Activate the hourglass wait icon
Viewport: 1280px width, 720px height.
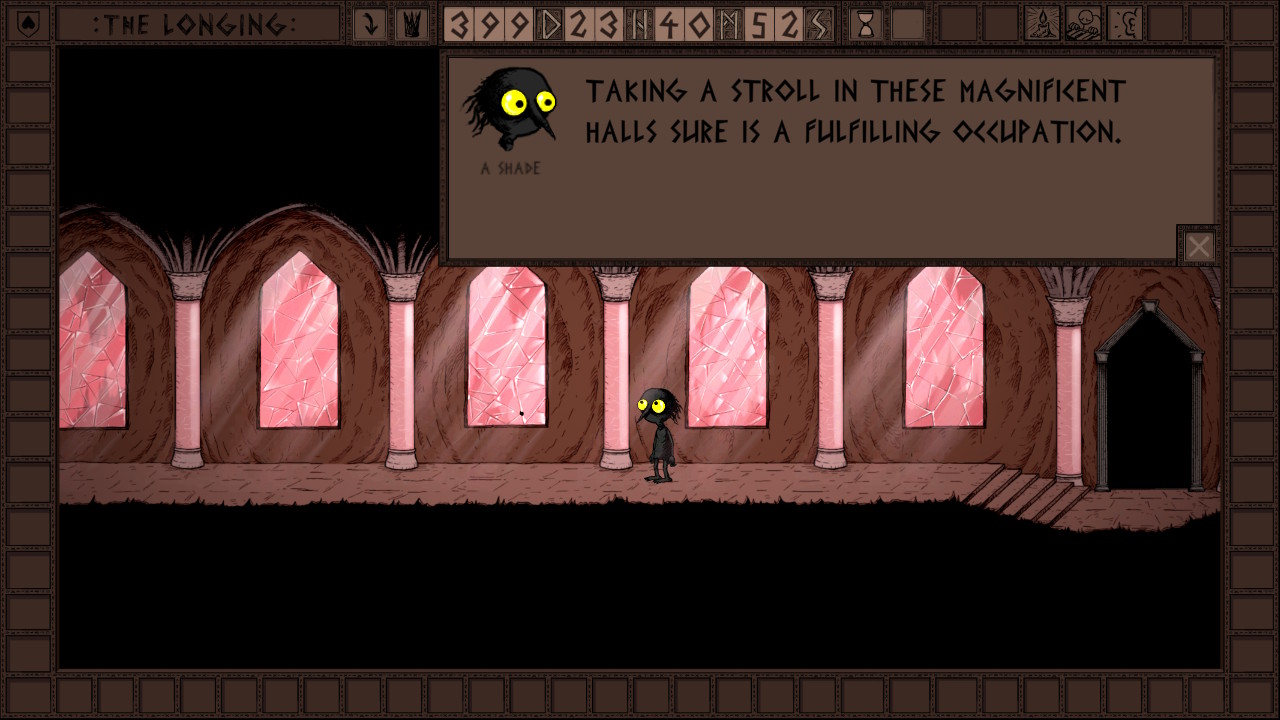866,24
